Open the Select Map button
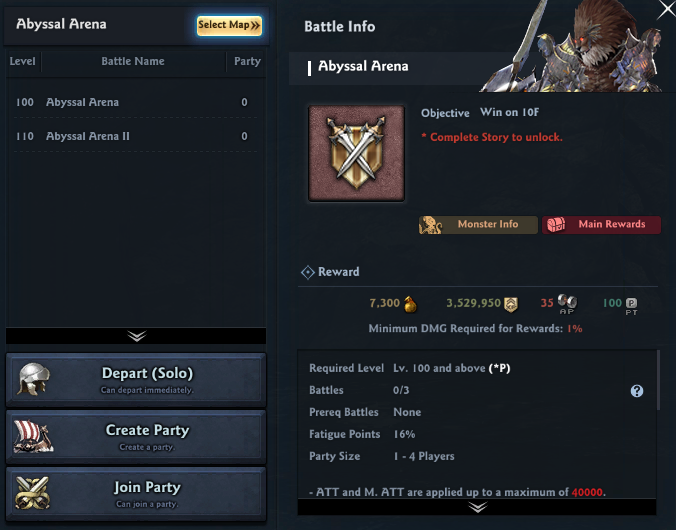676x530 pixels. tap(229, 25)
